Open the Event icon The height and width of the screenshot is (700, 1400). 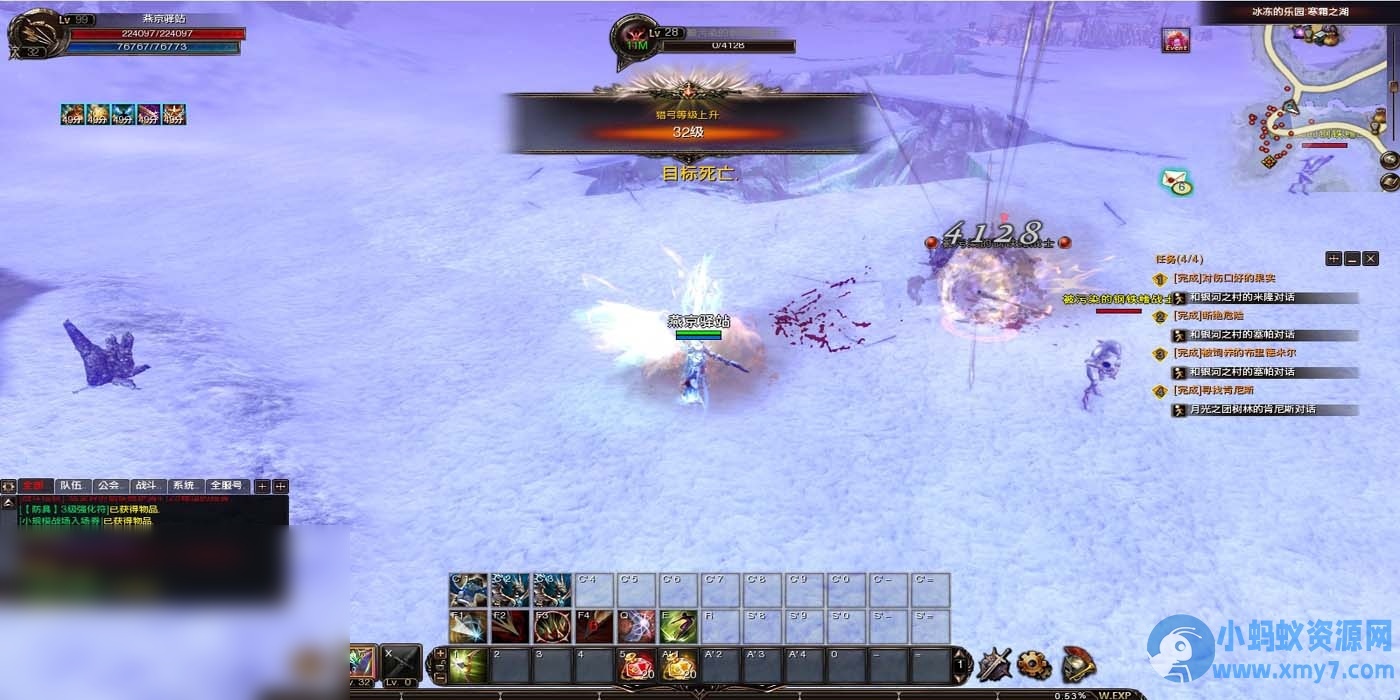coord(1175,40)
